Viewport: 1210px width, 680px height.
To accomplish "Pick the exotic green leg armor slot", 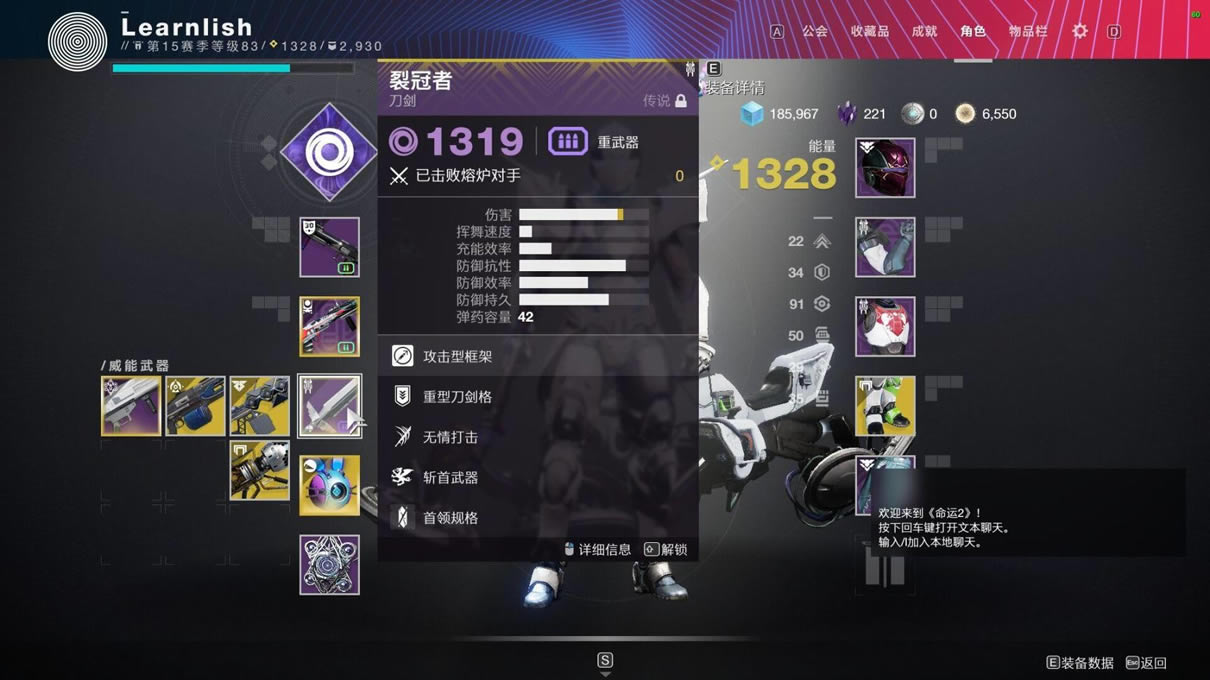I will 885,406.
